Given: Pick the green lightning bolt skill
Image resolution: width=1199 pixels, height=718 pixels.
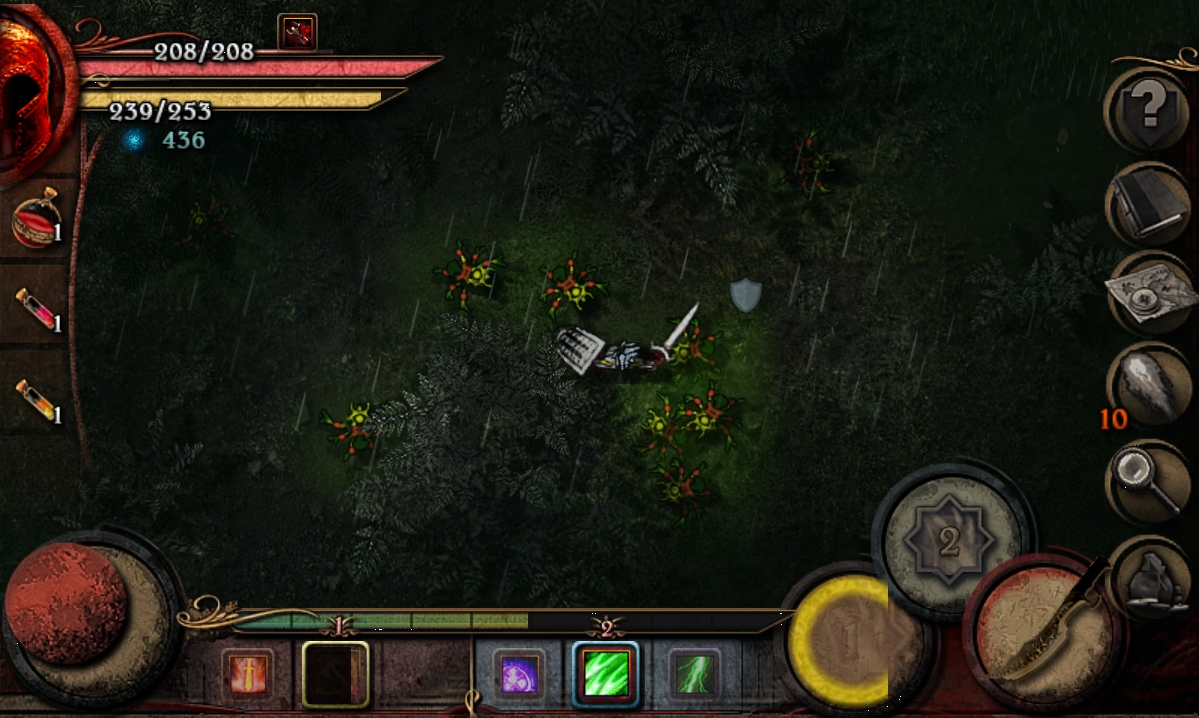Looking at the screenshot, I should pos(693,673).
